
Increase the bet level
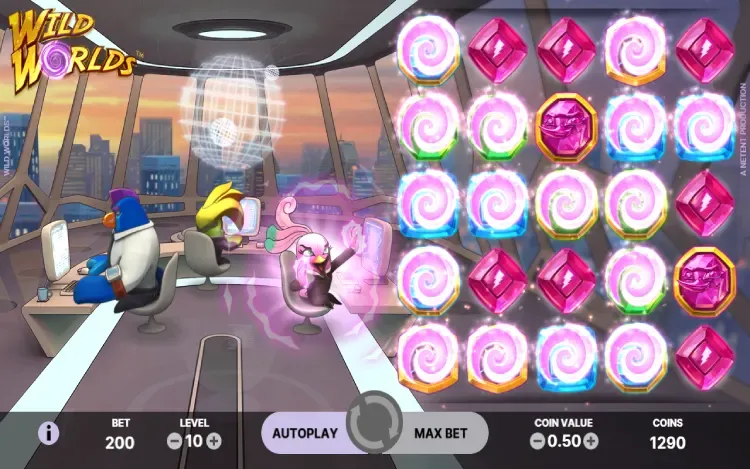click(x=214, y=440)
